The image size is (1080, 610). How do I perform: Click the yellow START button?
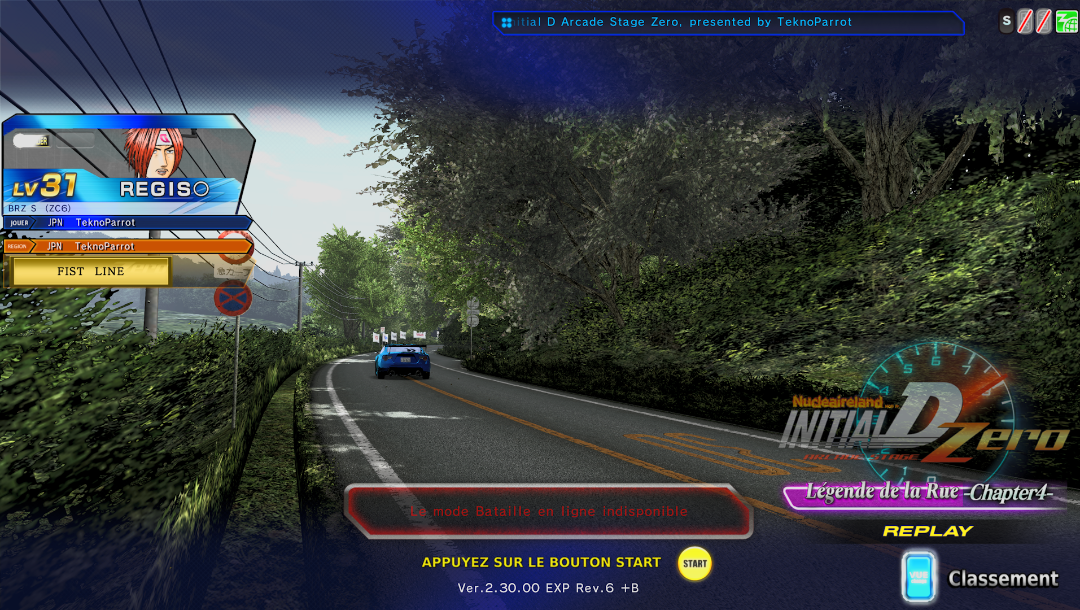pos(694,563)
